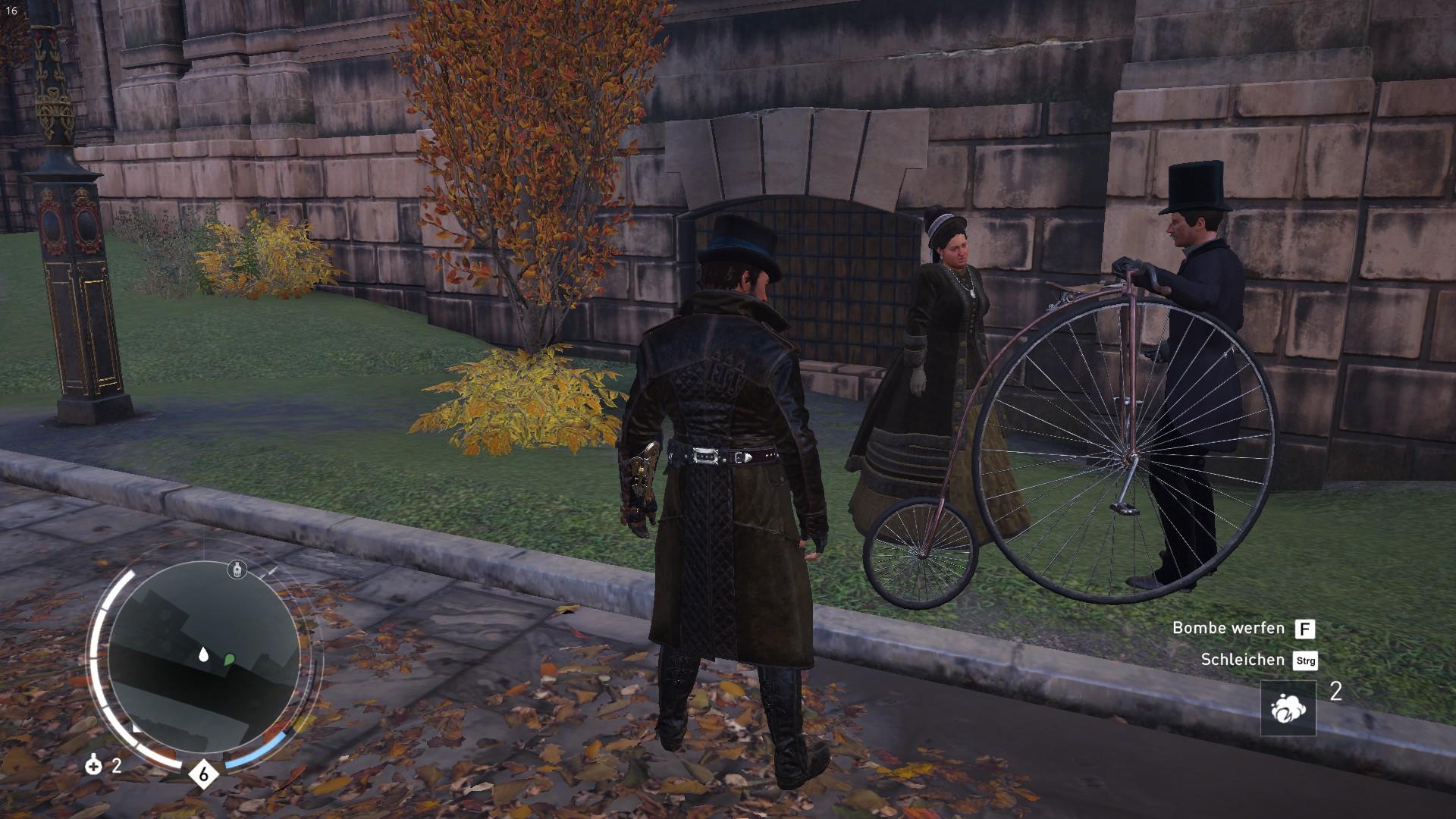Image resolution: width=1456 pixels, height=819 pixels.
Task: Click the smoke bomb count number 2
Action: (1336, 691)
